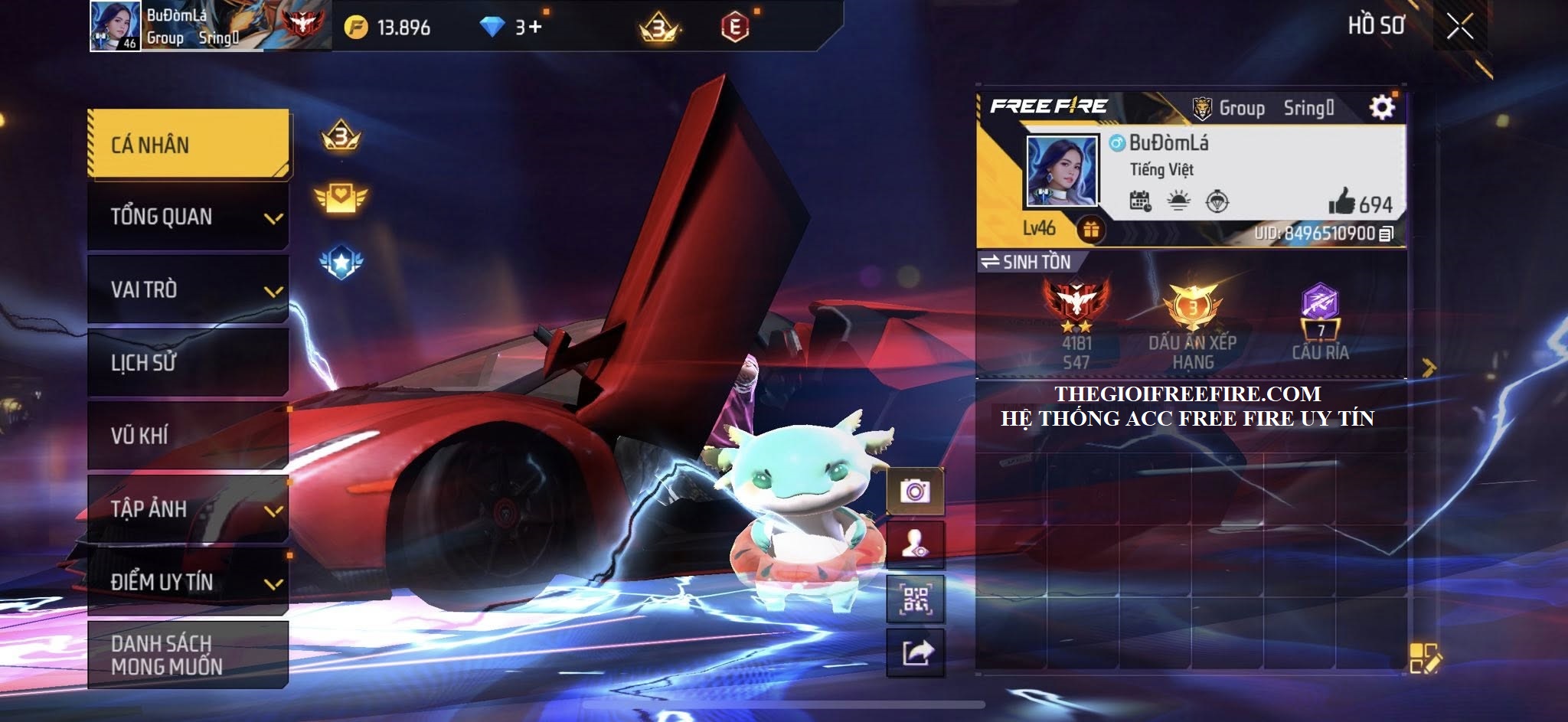1568x722 pixels.
Task: Open the Vũ Khí tab
Action: 188,436
